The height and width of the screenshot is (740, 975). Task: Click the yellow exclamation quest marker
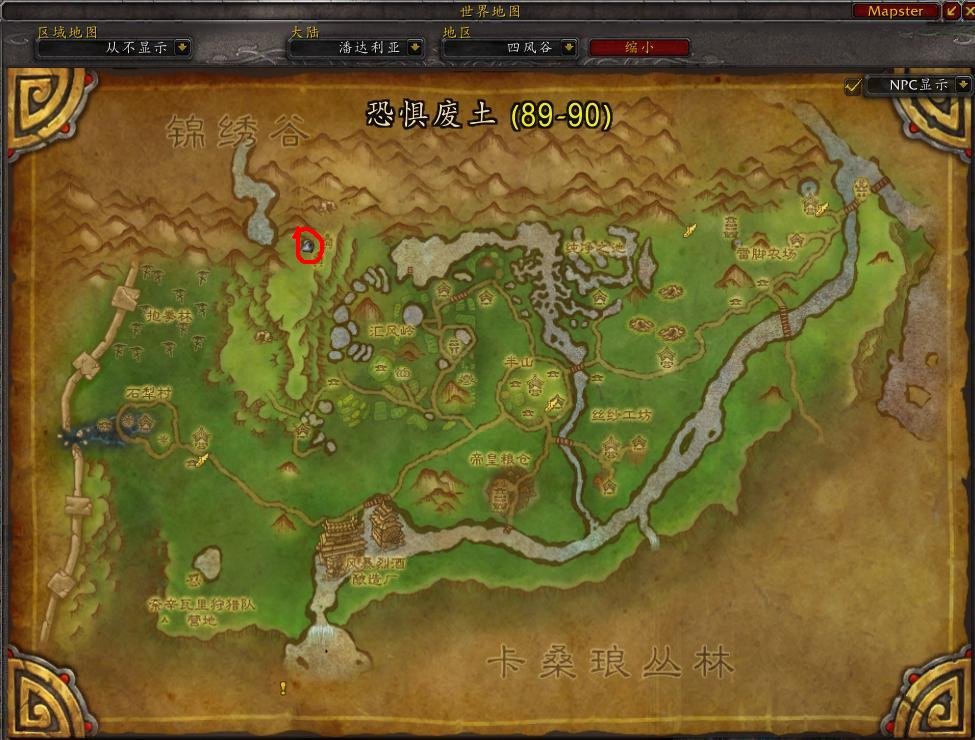tap(283, 687)
